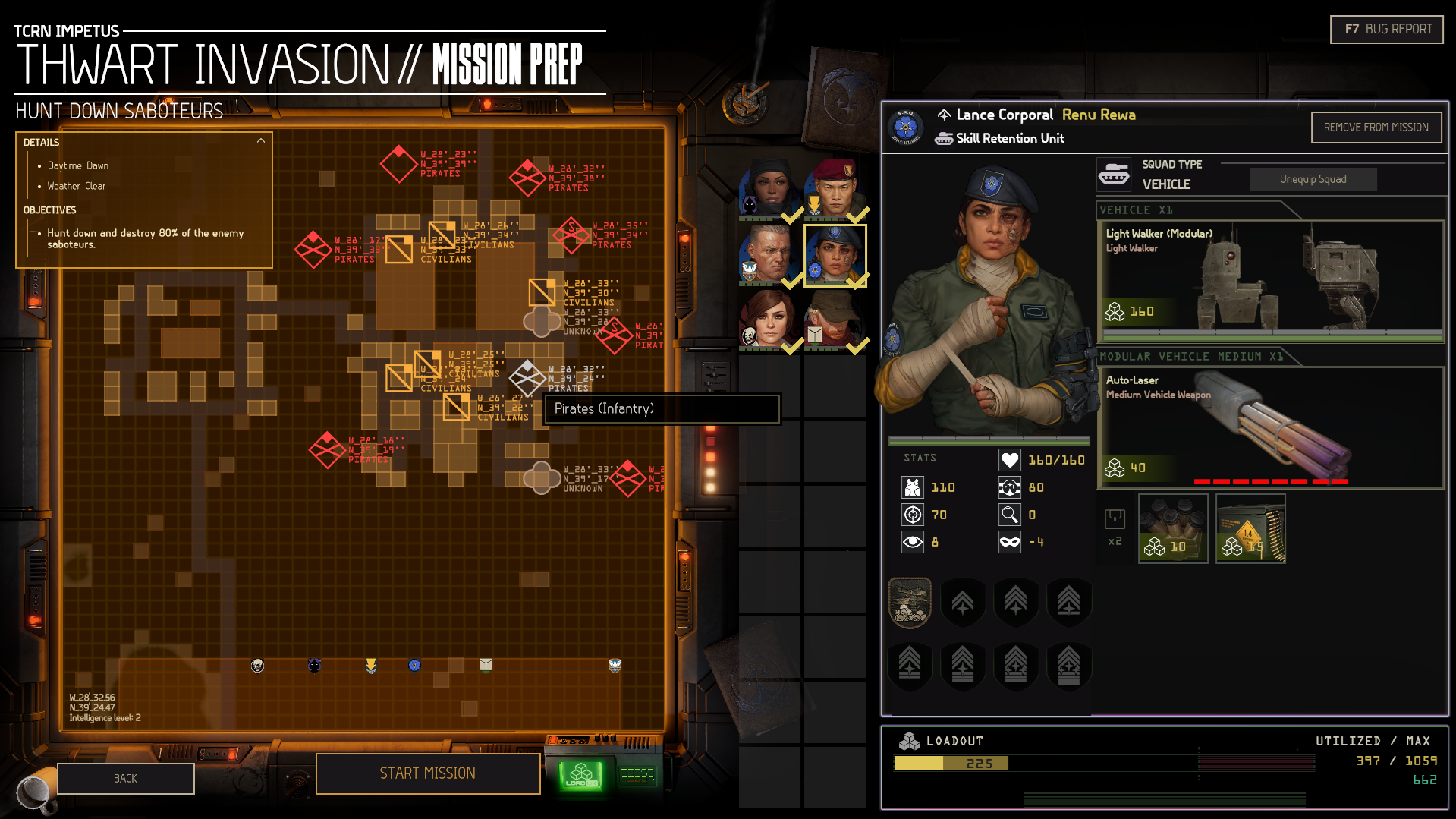Start the mission

point(428,773)
